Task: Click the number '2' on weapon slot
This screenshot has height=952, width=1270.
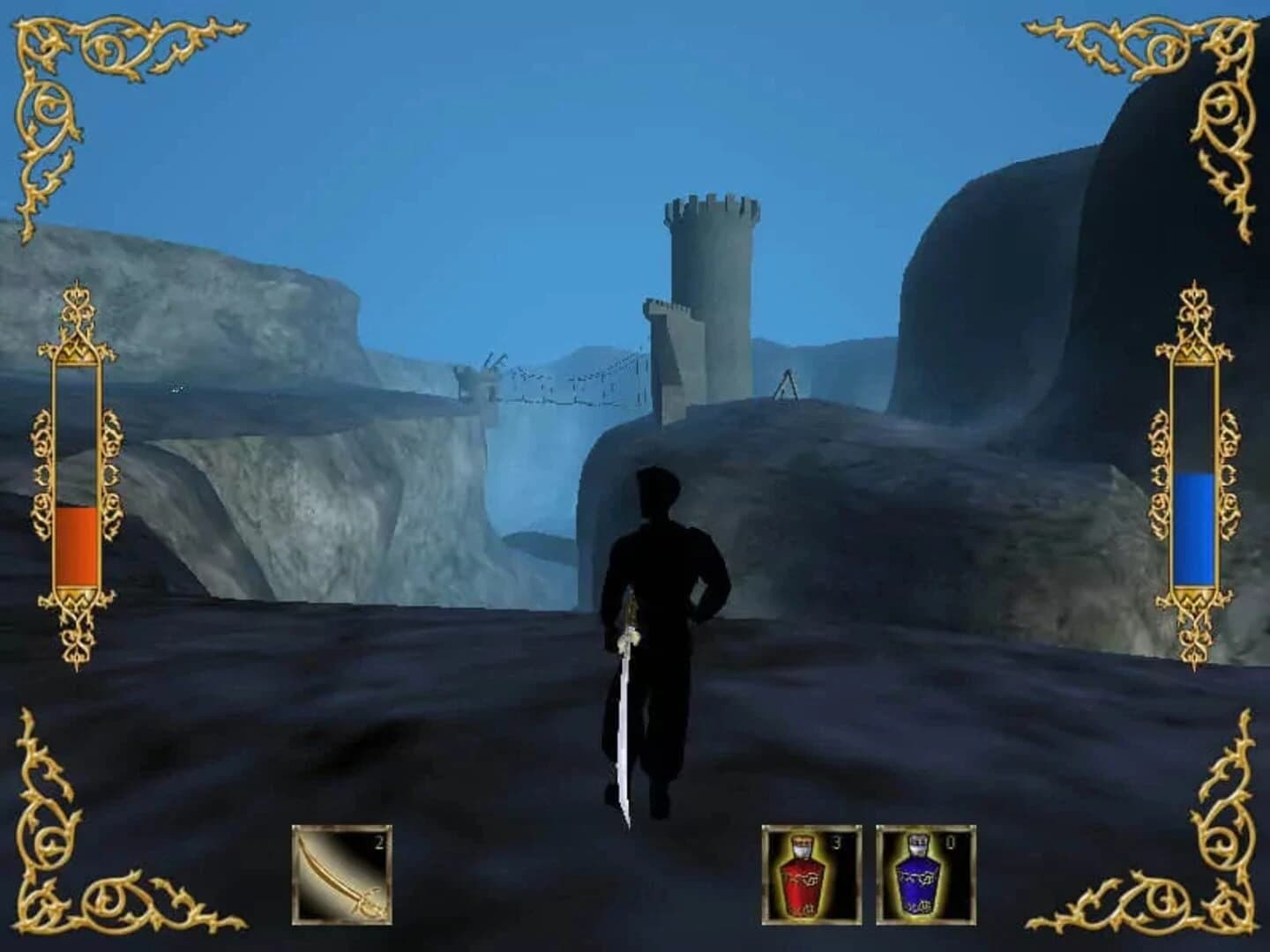Action: point(377,844)
